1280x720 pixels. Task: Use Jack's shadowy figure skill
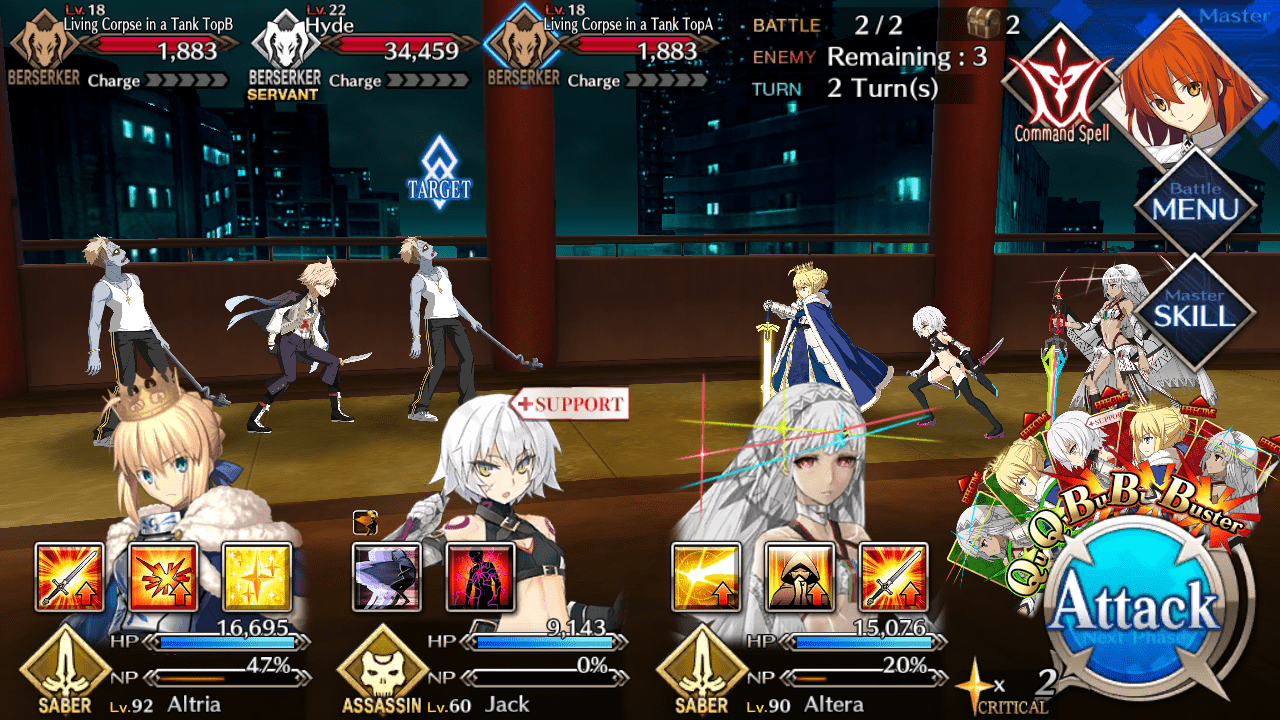(x=387, y=577)
